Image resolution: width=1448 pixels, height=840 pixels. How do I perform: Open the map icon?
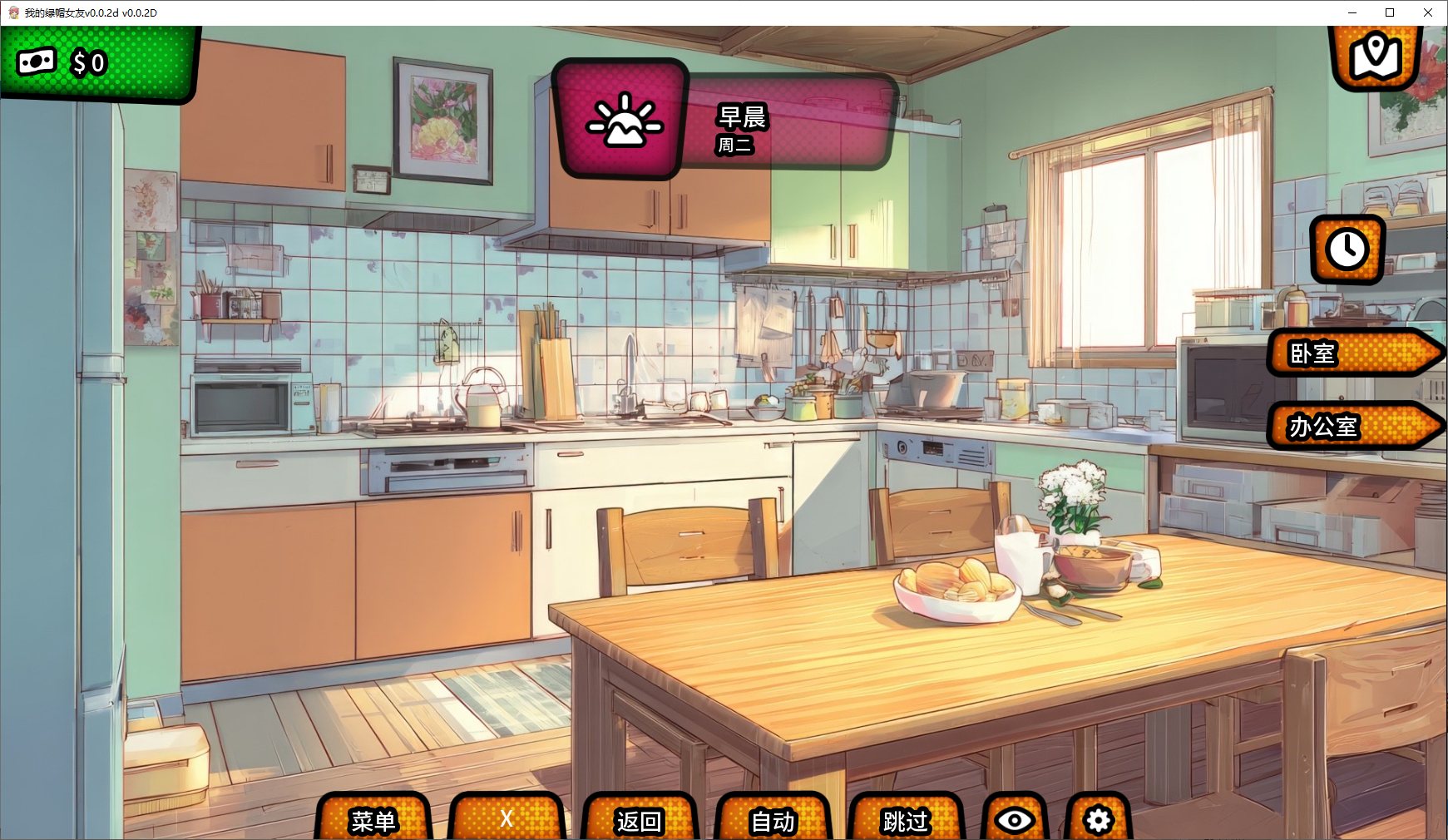[x=1376, y=57]
